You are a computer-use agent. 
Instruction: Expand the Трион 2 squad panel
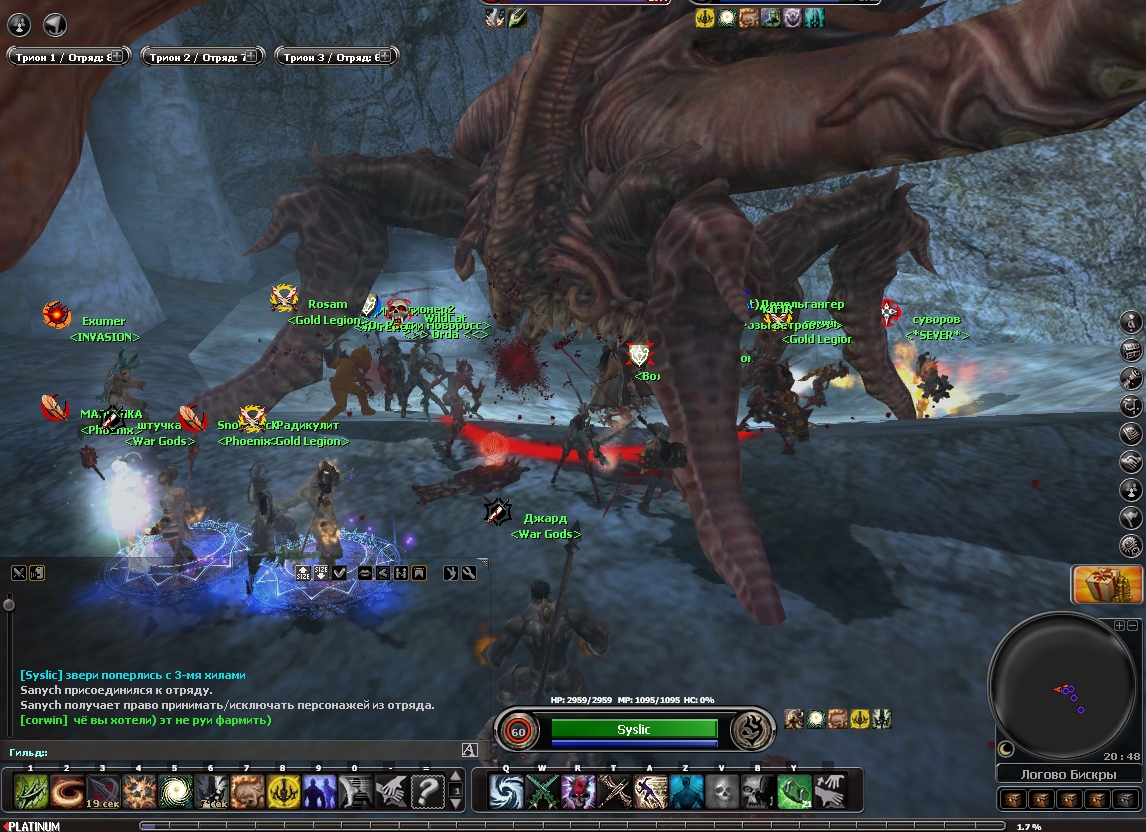(250, 57)
